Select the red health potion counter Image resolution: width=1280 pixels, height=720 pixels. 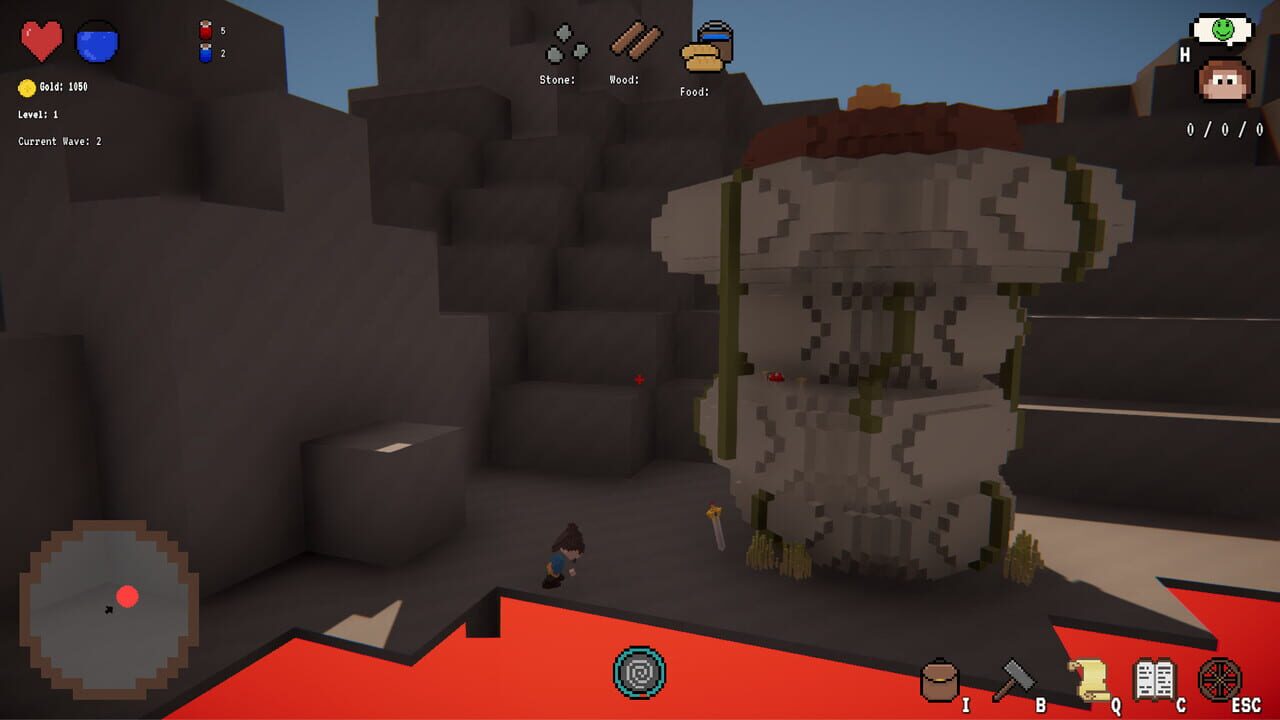[x=207, y=29]
